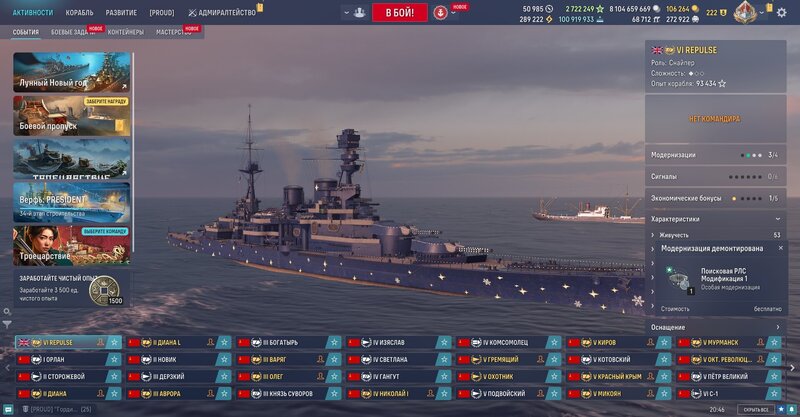Open the Оснащение section

click(x=714, y=327)
